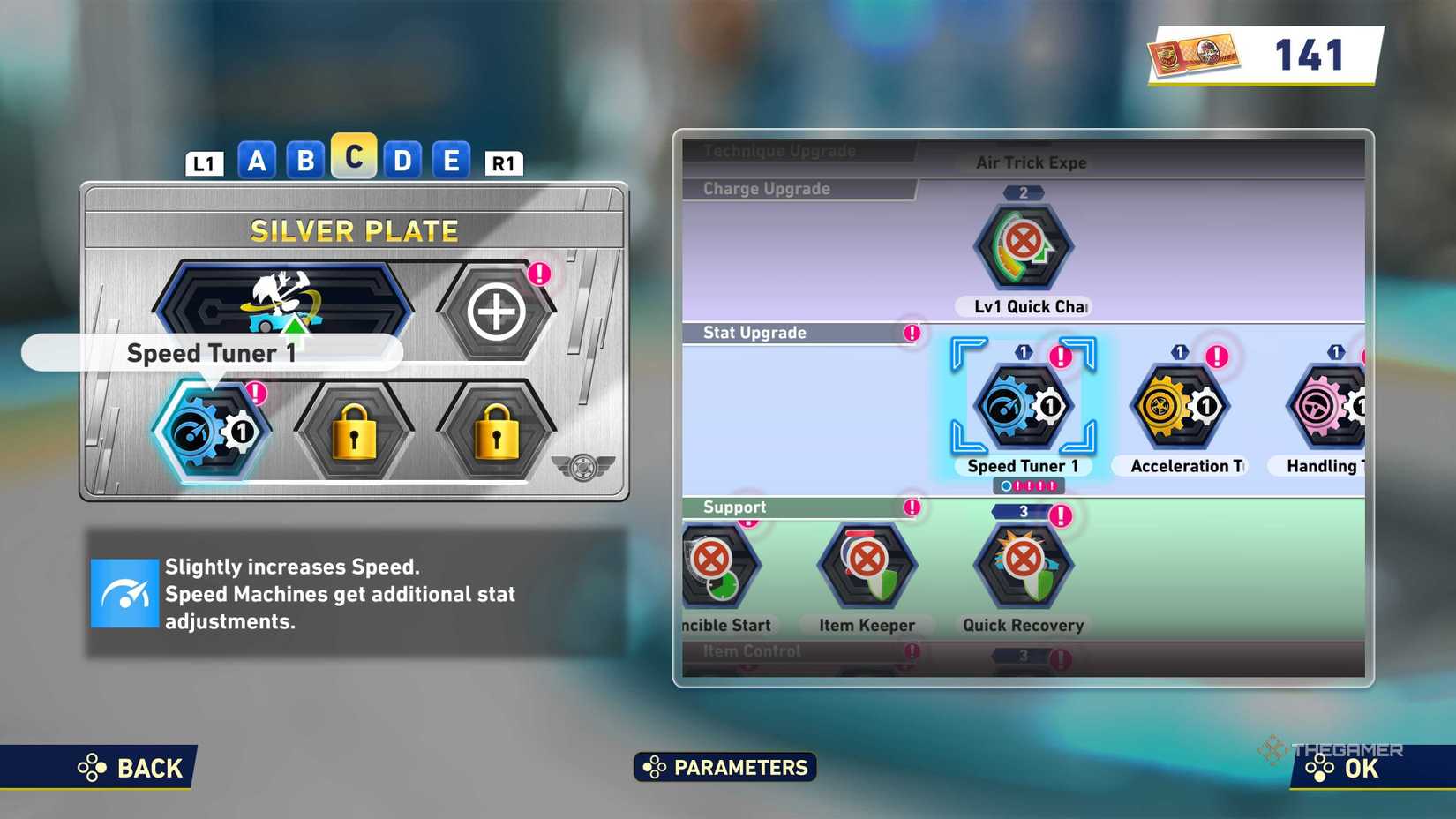The image size is (1456, 819).
Task: Expand the Support section header
Action: click(x=735, y=507)
